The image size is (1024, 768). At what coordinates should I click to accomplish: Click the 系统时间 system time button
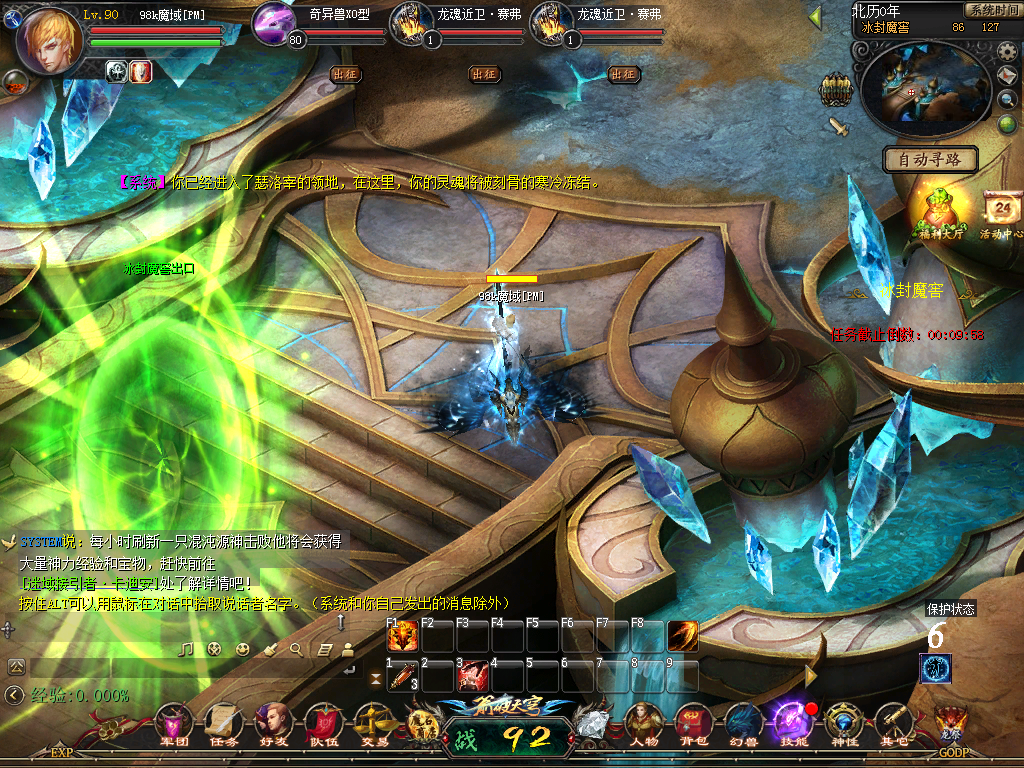click(x=991, y=10)
